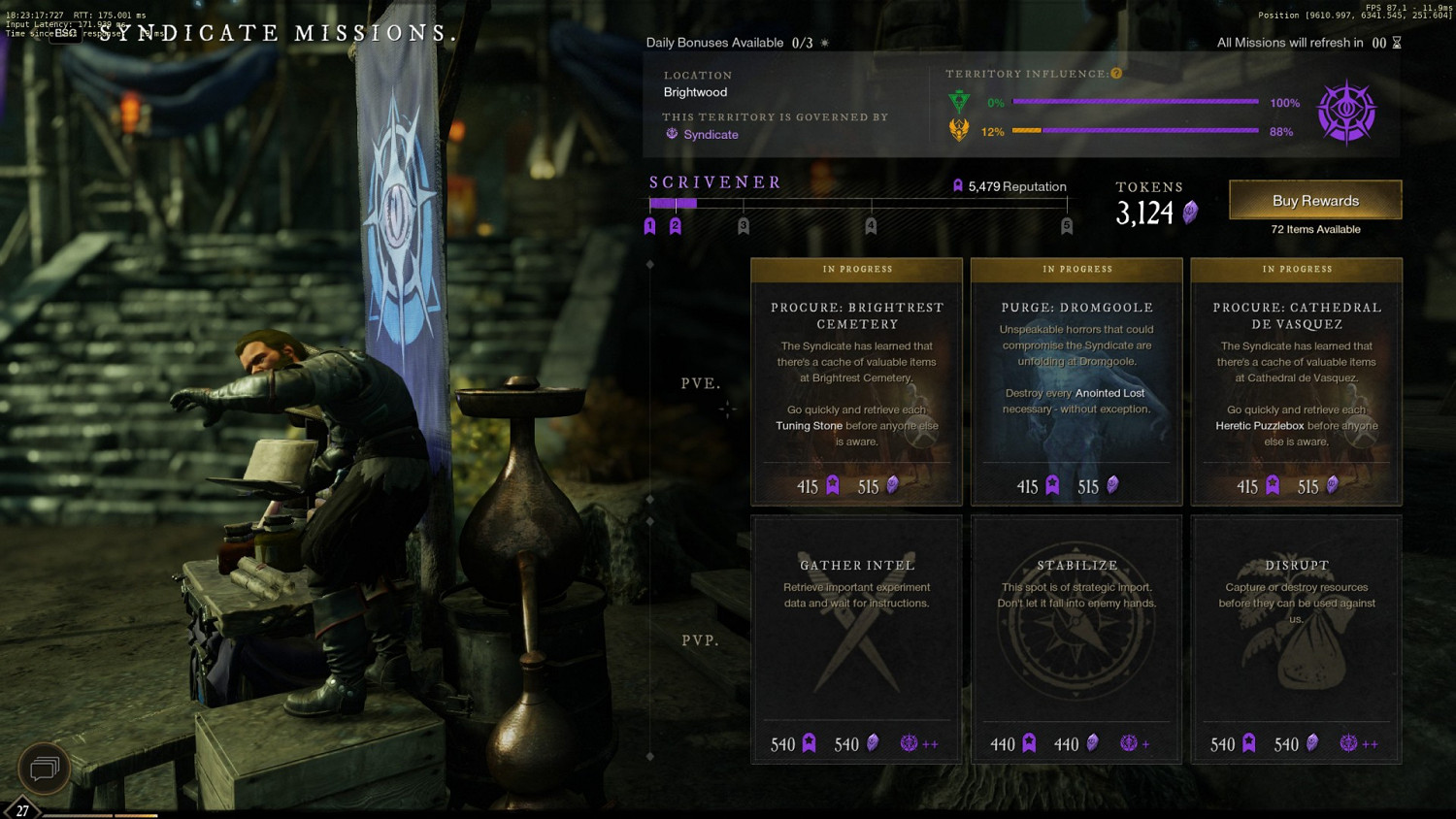Click the ESC back button
The width and height of the screenshot is (1456, 819).
click(x=66, y=33)
